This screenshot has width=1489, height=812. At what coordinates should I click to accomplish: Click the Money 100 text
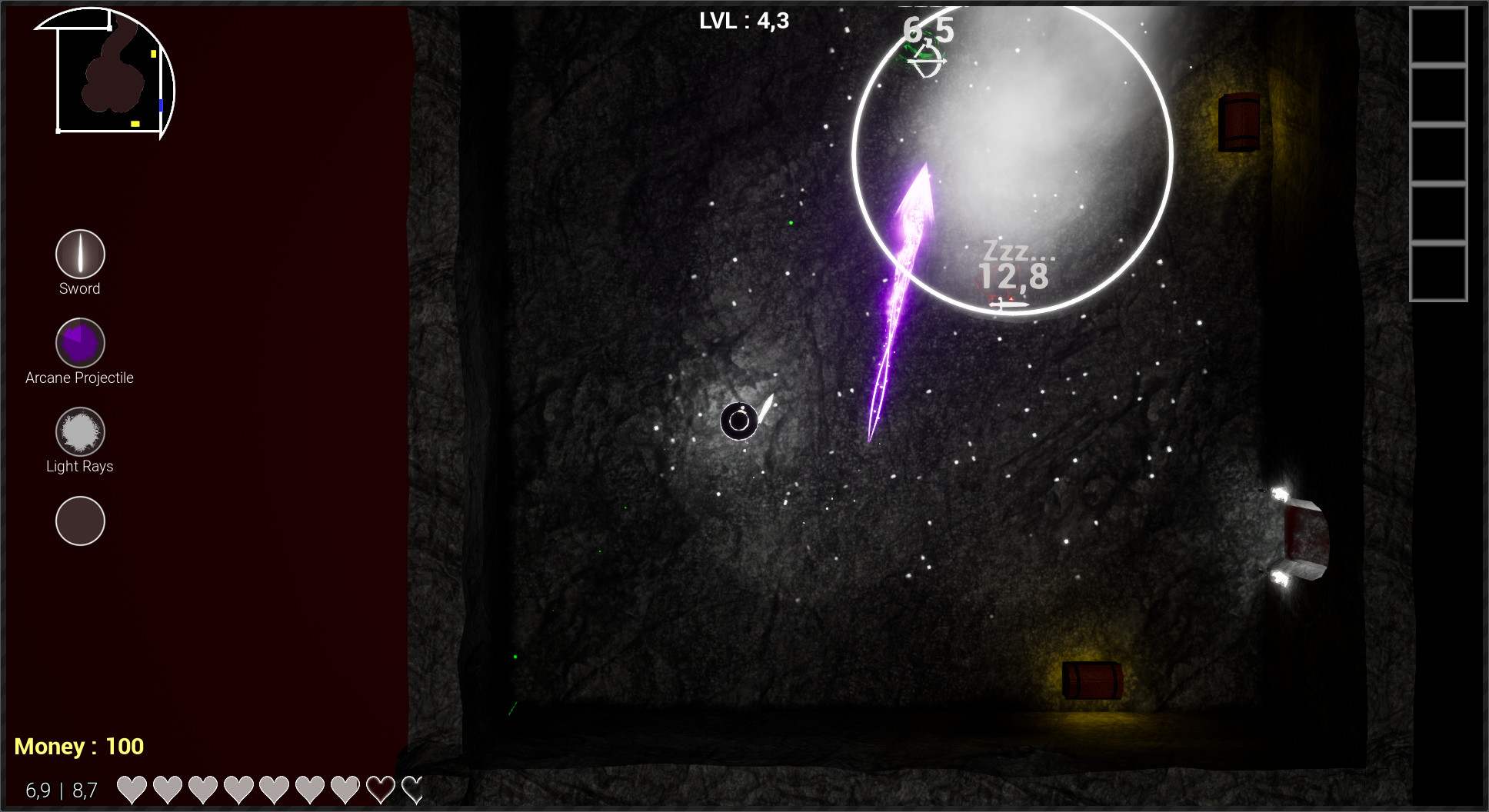80,745
